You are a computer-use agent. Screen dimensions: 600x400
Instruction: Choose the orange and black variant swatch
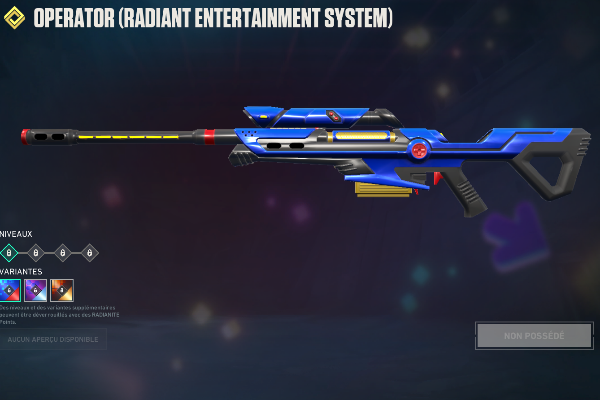click(x=62, y=290)
